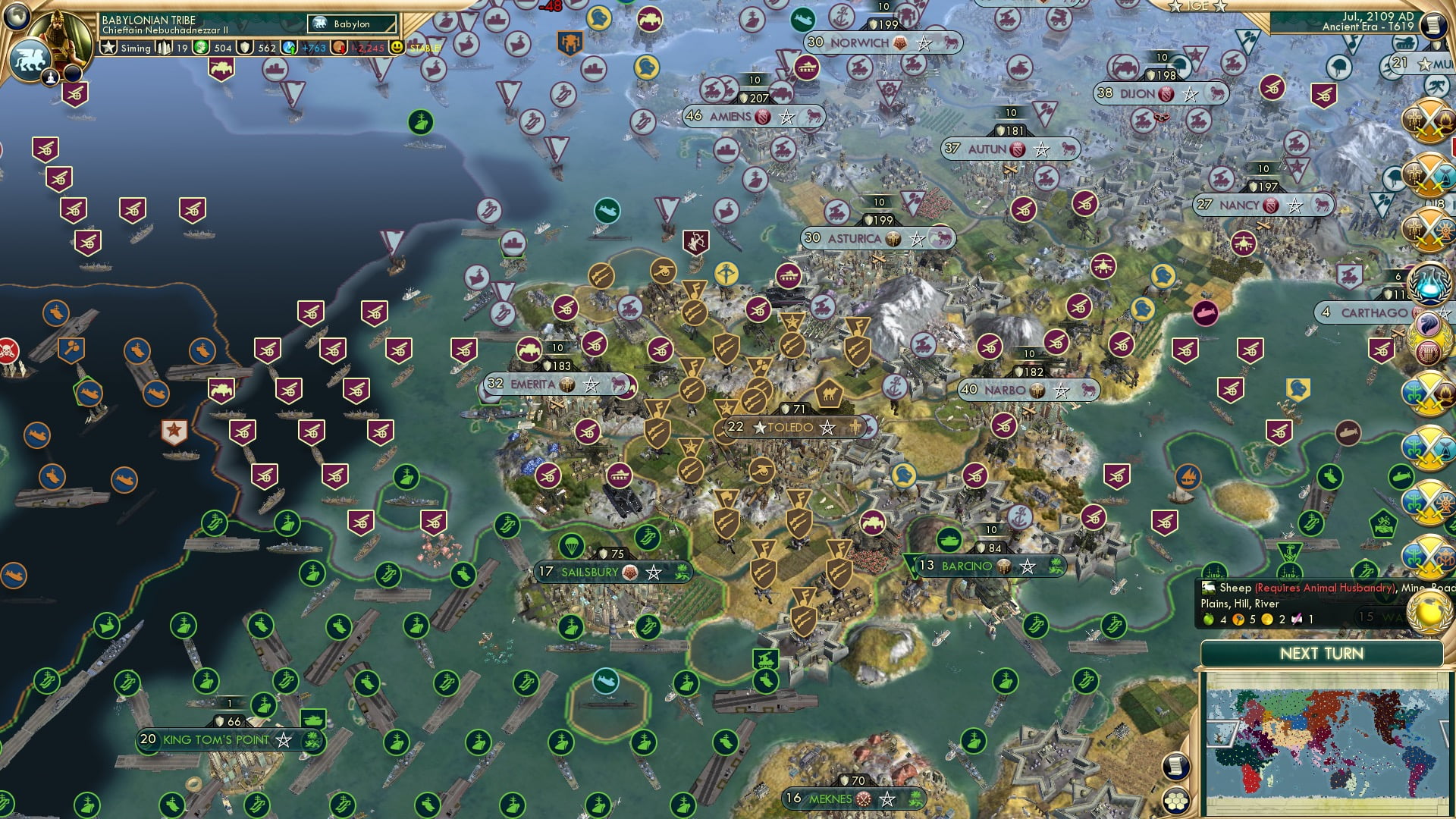This screenshot has height=819, width=1456.
Task: Toggle the unit needing orders indicator
Action: click(x=50, y=76)
